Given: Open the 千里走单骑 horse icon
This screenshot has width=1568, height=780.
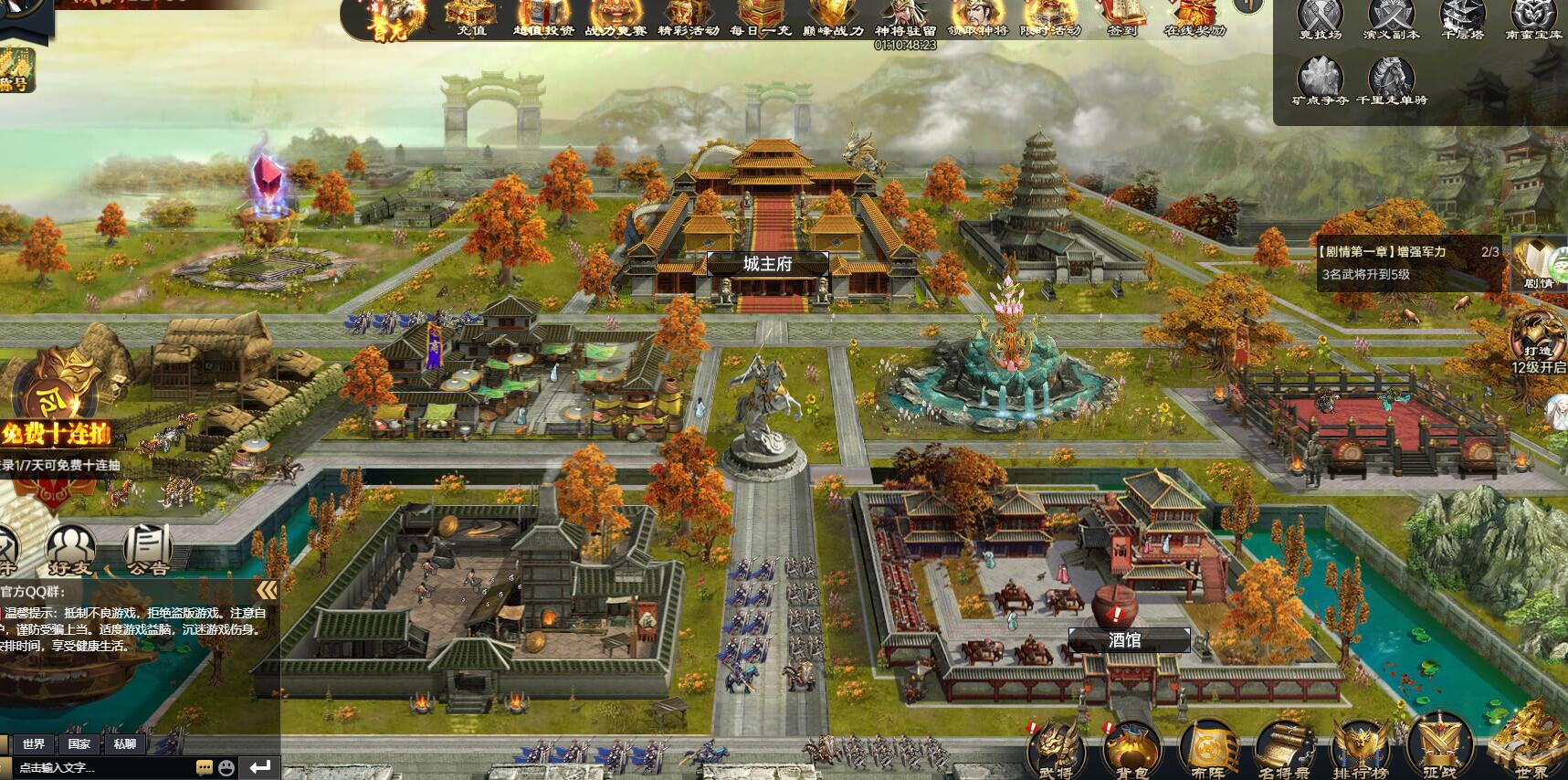Looking at the screenshot, I should pyautogui.click(x=1391, y=80).
